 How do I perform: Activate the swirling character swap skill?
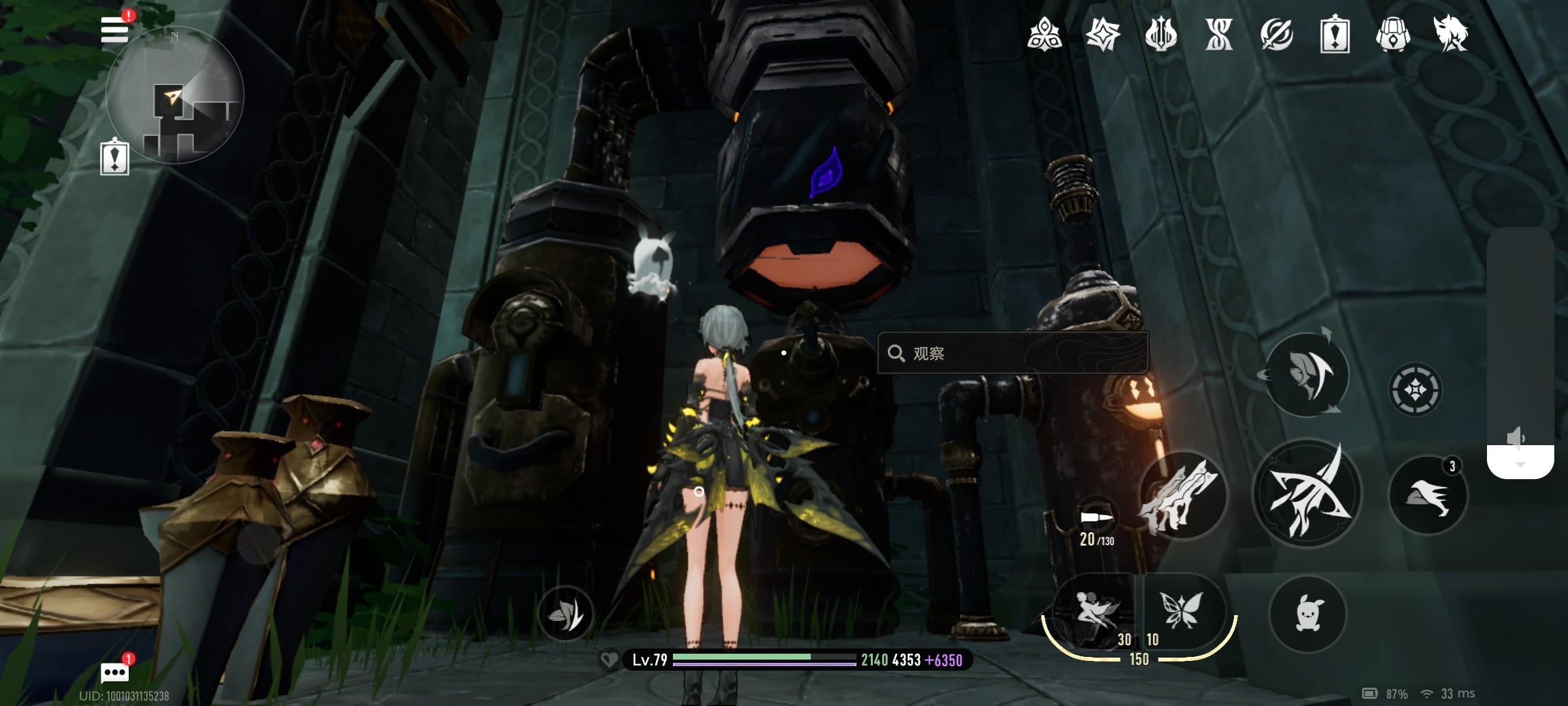[x=1307, y=375]
